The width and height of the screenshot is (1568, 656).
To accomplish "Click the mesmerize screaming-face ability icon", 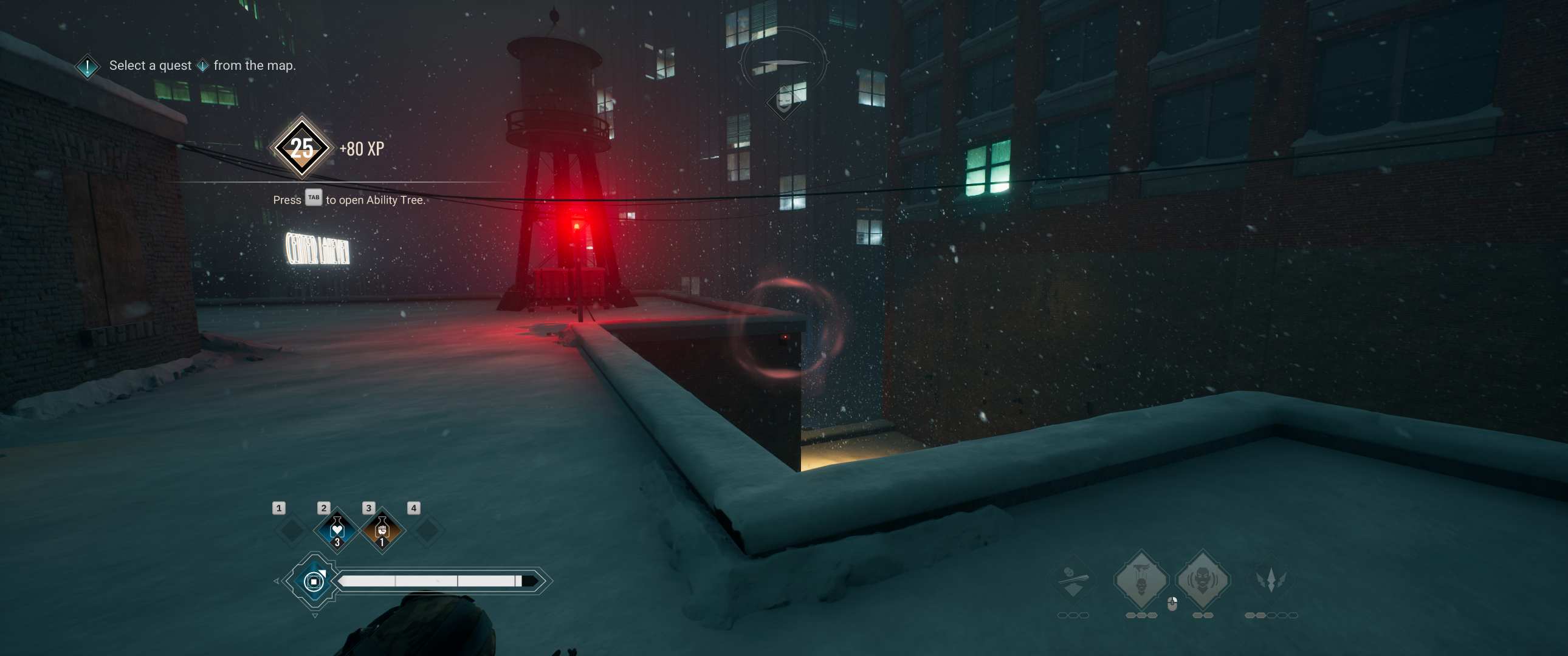I will pyautogui.click(x=1203, y=578).
